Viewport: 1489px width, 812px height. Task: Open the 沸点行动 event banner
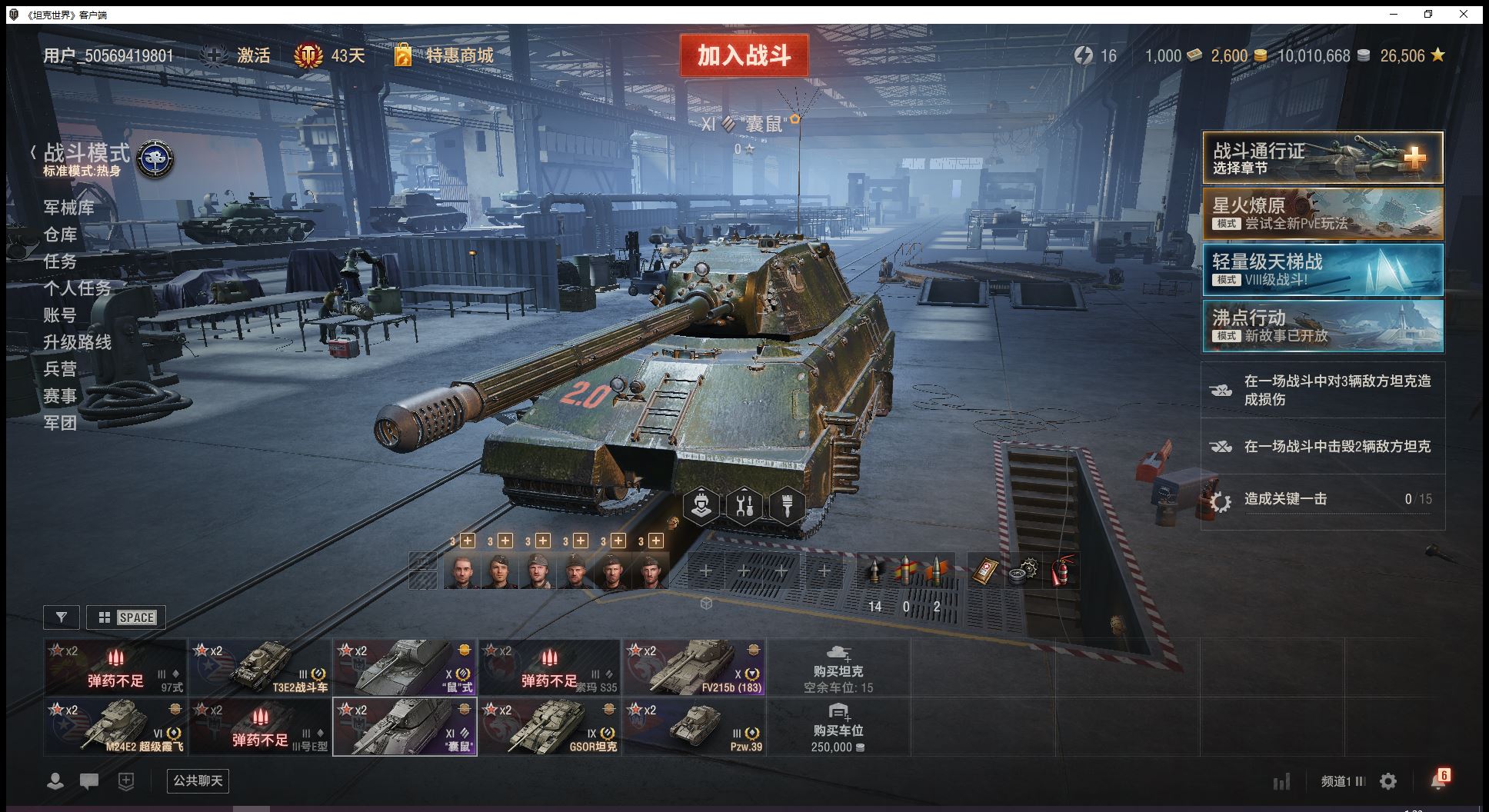pyautogui.click(x=1322, y=326)
